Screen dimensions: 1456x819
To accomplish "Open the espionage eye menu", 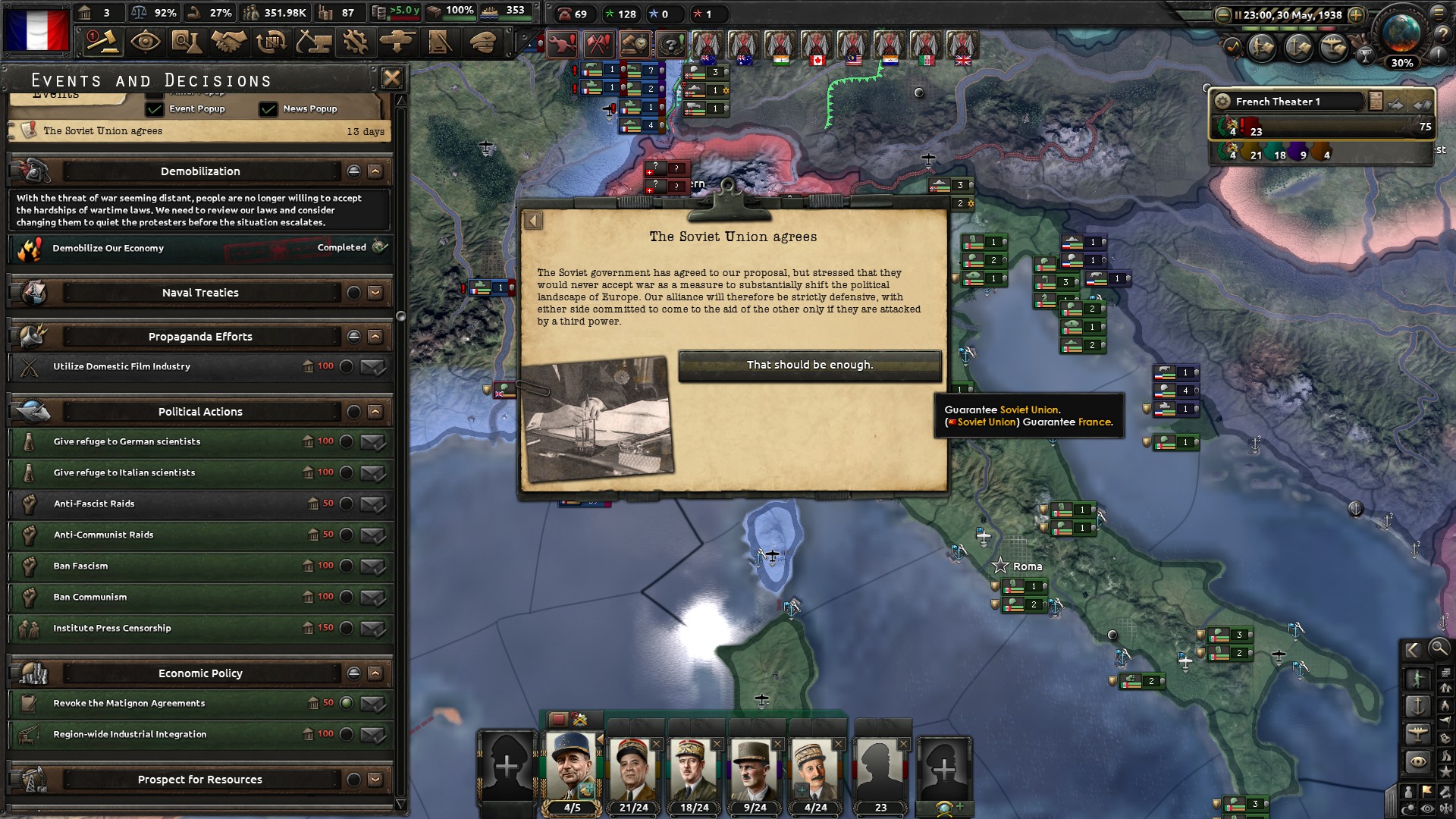I will (x=144, y=42).
